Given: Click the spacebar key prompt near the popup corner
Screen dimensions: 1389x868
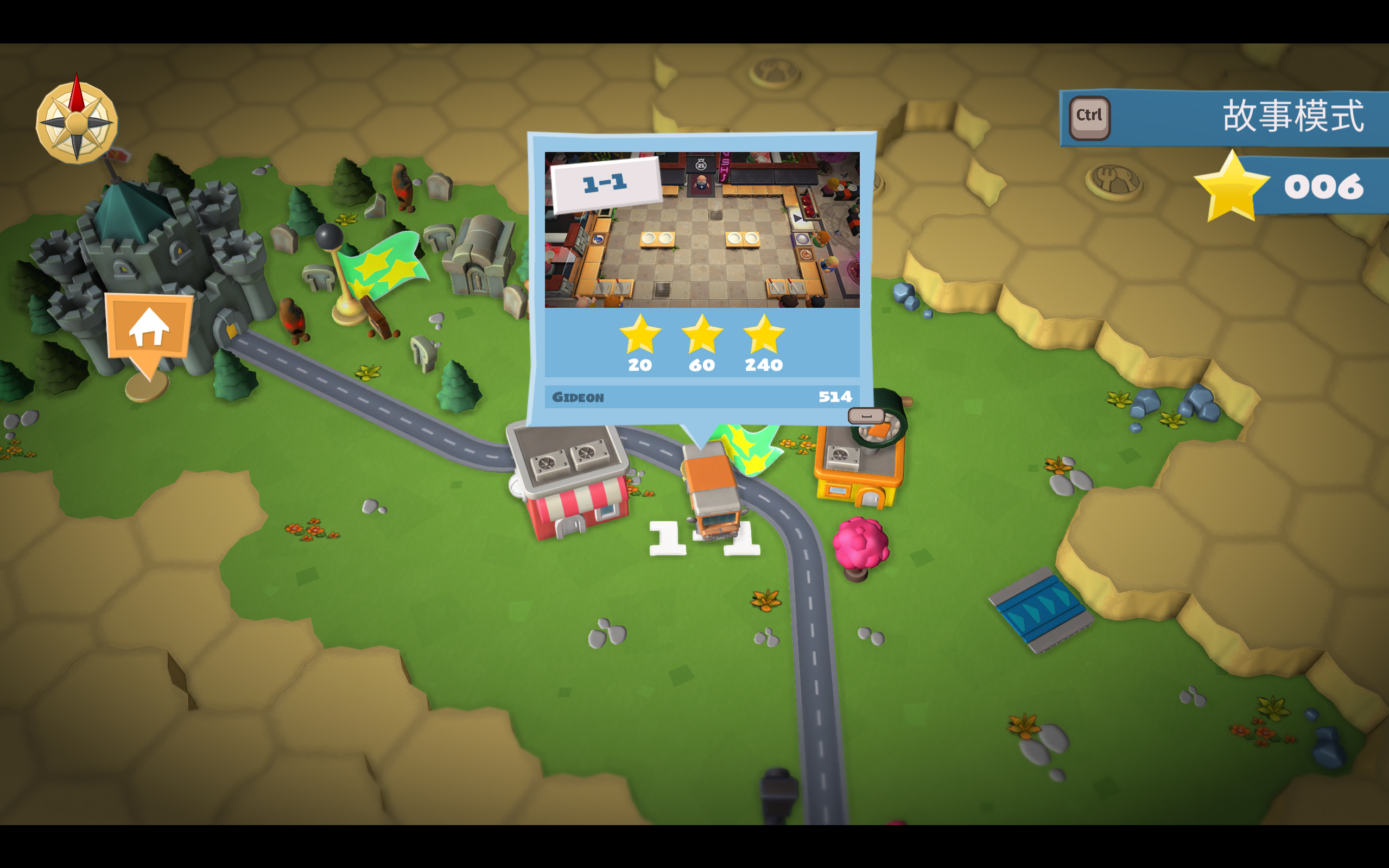Looking at the screenshot, I should (867, 415).
